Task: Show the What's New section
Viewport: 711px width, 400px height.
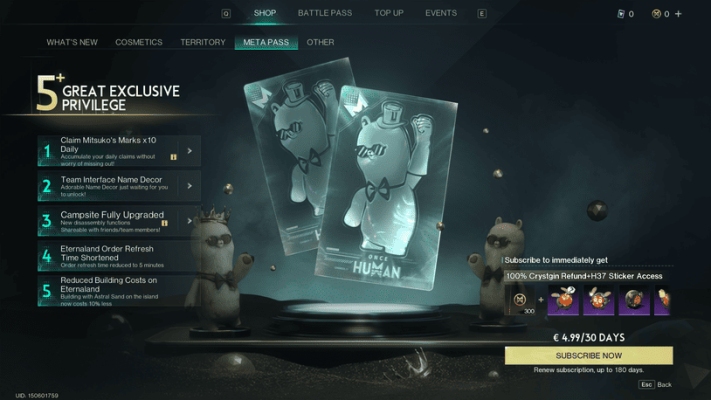Action: (x=70, y=42)
